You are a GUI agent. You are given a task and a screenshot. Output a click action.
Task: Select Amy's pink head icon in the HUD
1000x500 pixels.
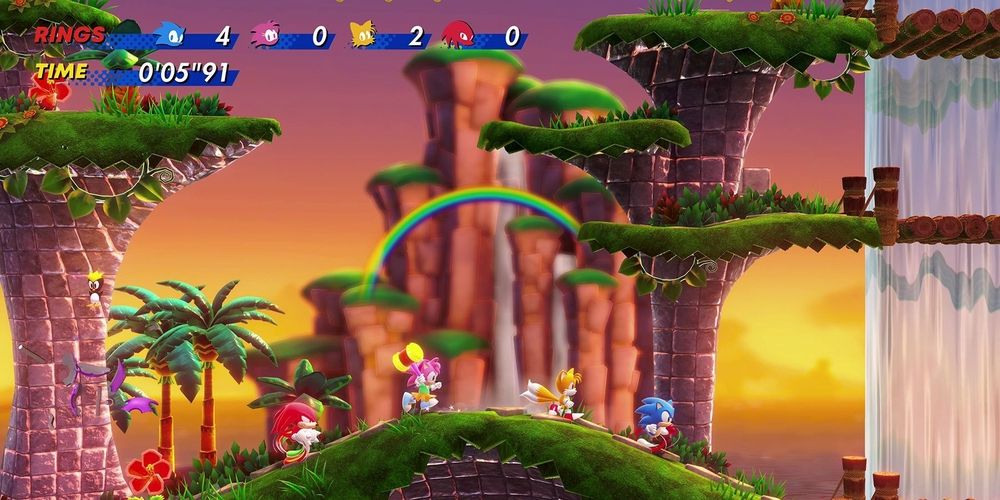pyautogui.click(x=266, y=35)
